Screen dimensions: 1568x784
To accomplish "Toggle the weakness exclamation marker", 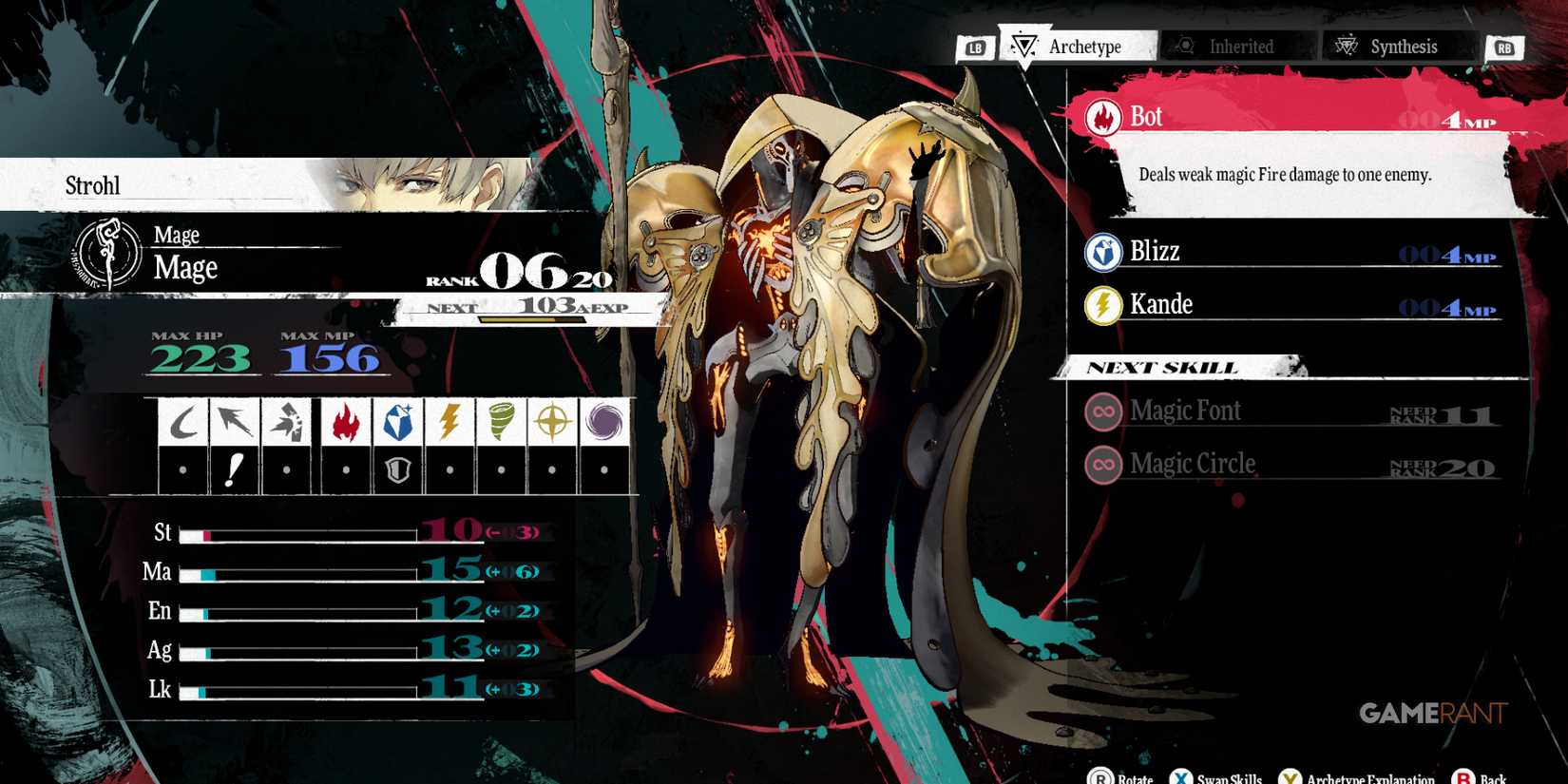I will pyautogui.click(x=235, y=468).
